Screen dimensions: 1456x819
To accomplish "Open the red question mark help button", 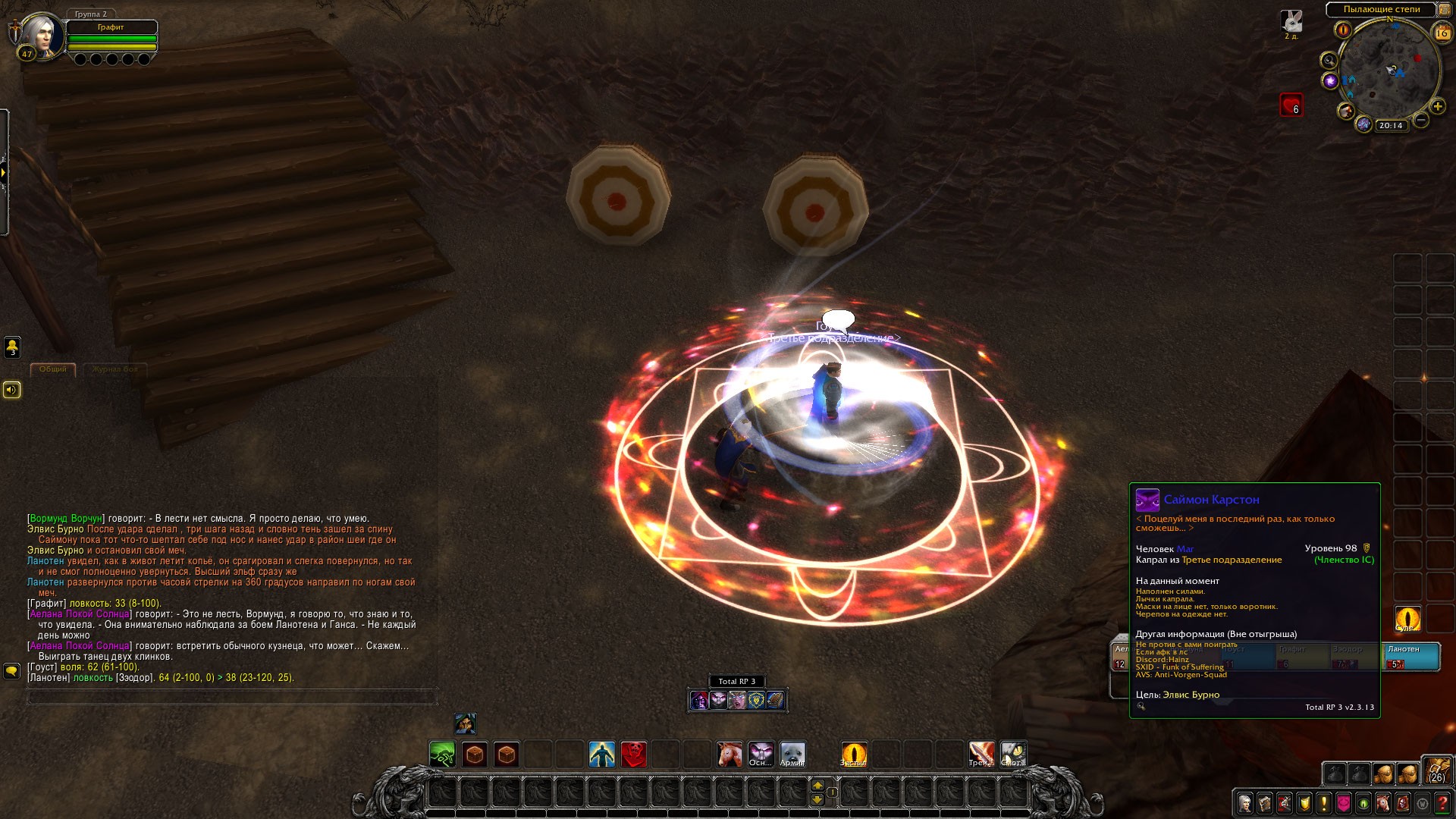I will tap(1442, 802).
